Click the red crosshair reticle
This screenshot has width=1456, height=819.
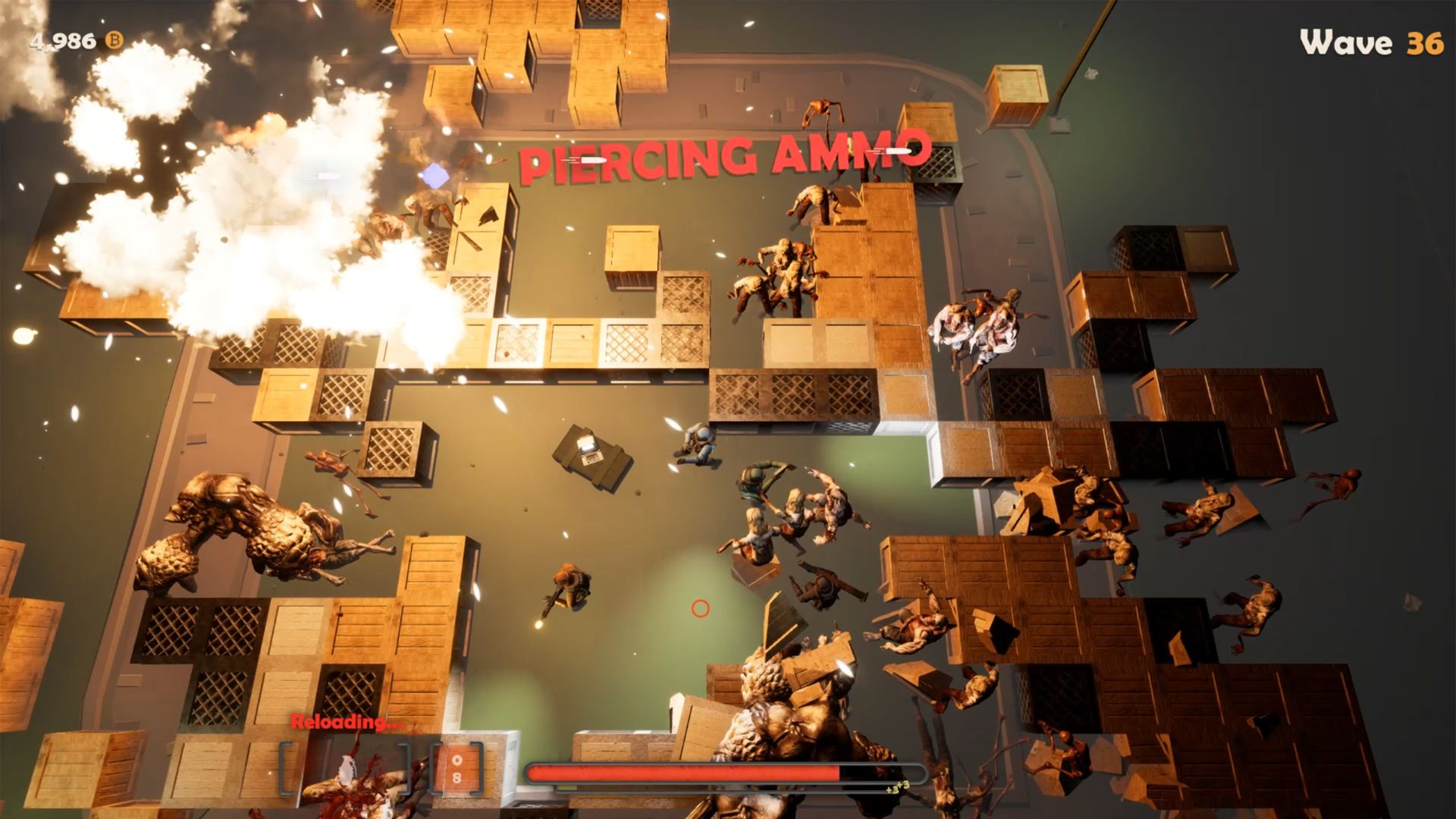point(699,609)
